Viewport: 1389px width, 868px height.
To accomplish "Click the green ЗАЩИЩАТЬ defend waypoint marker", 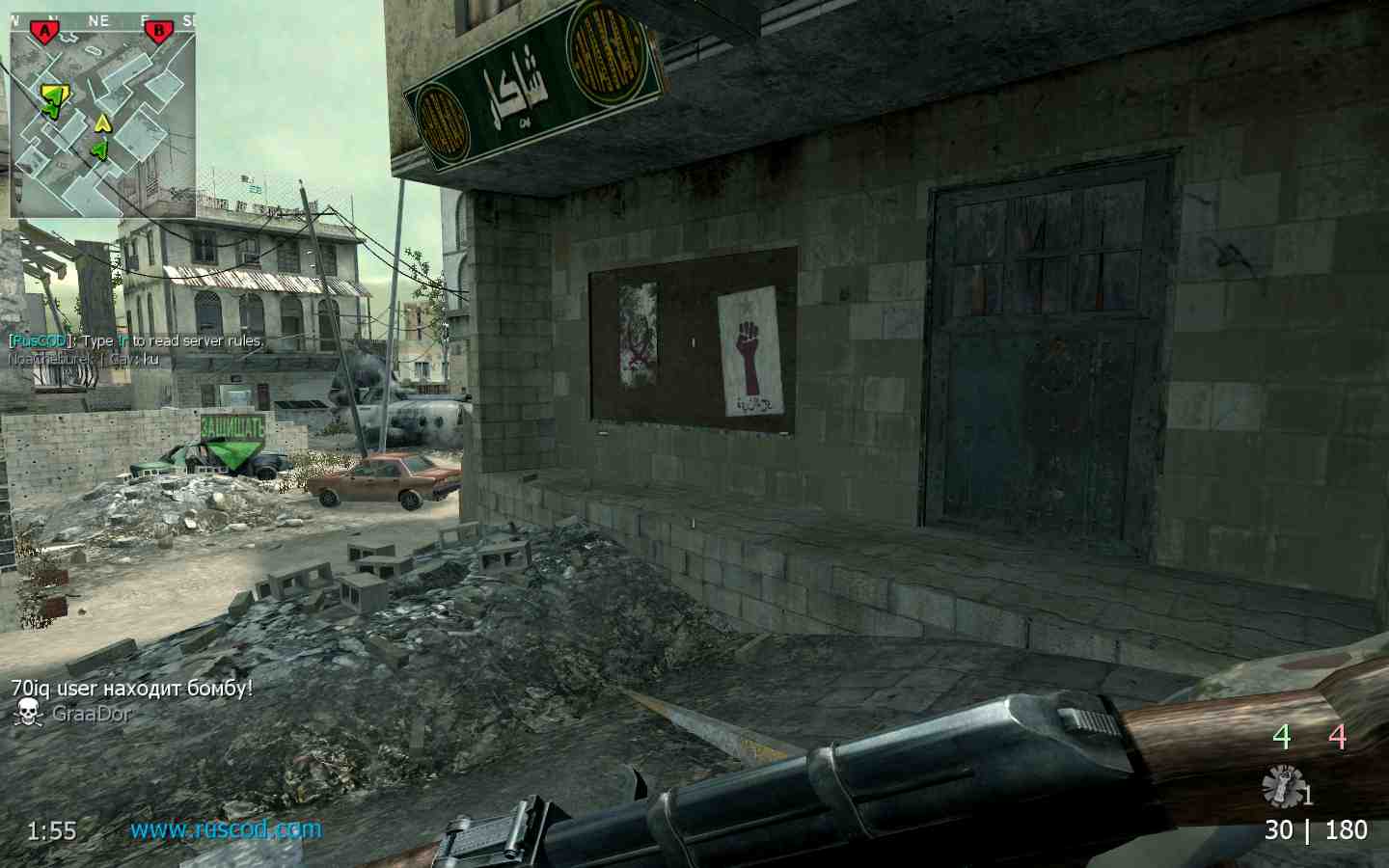I will tap(233, 439).
